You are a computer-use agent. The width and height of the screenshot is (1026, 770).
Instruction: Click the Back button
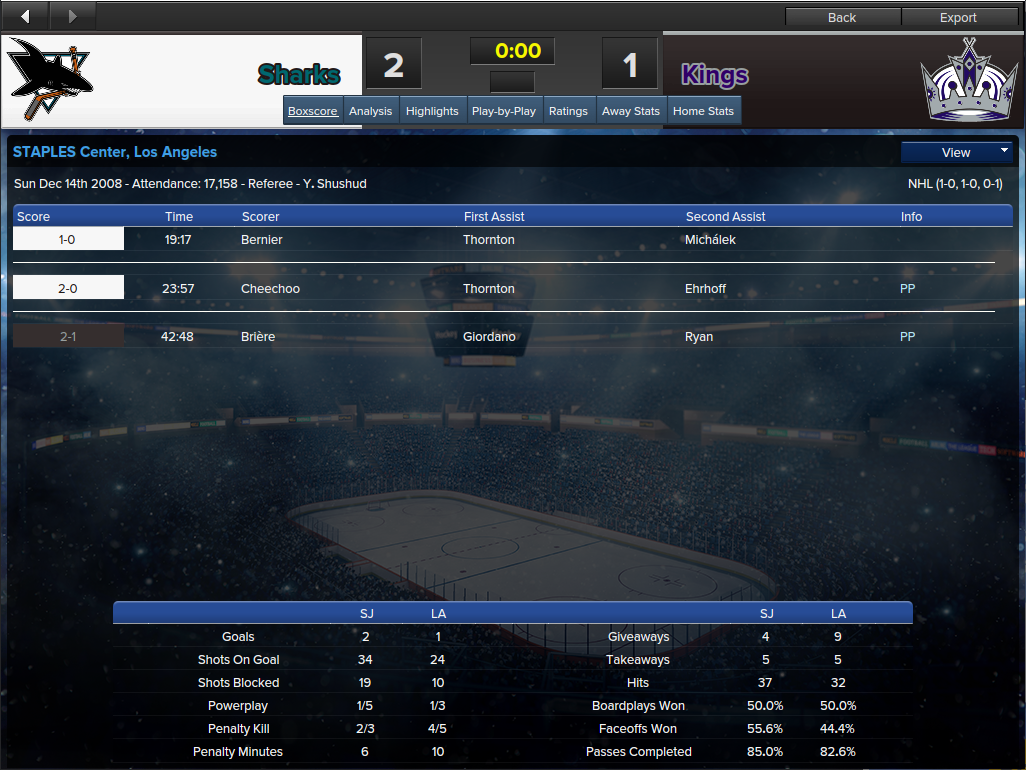(842, 17)
